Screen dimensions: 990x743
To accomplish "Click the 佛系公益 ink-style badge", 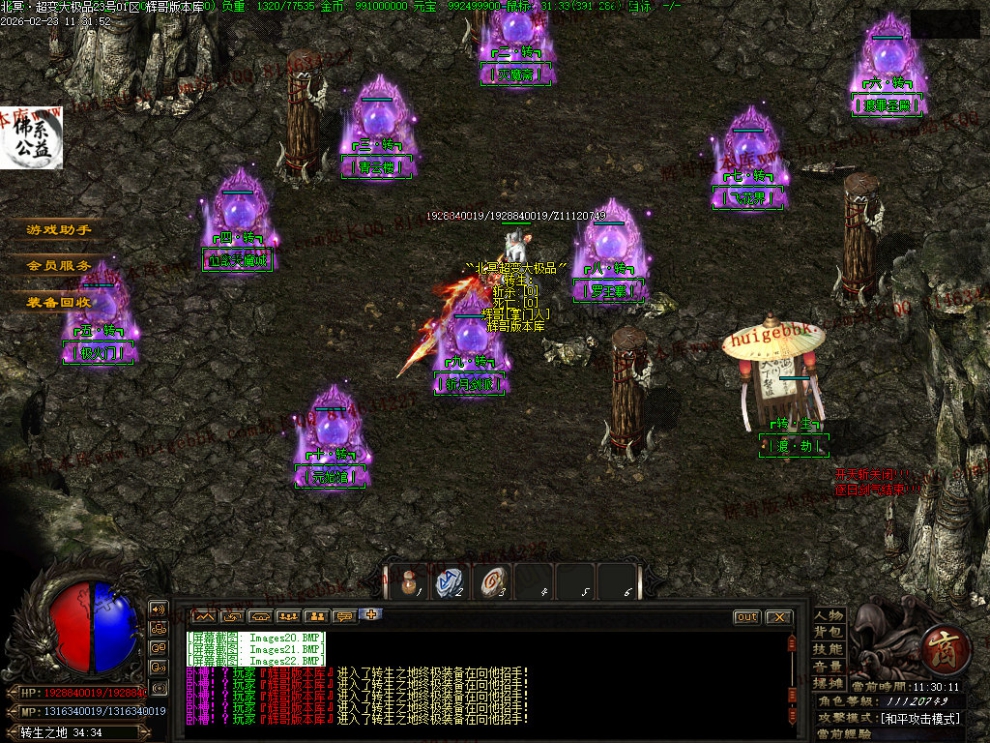I will (x=31, y=138).
